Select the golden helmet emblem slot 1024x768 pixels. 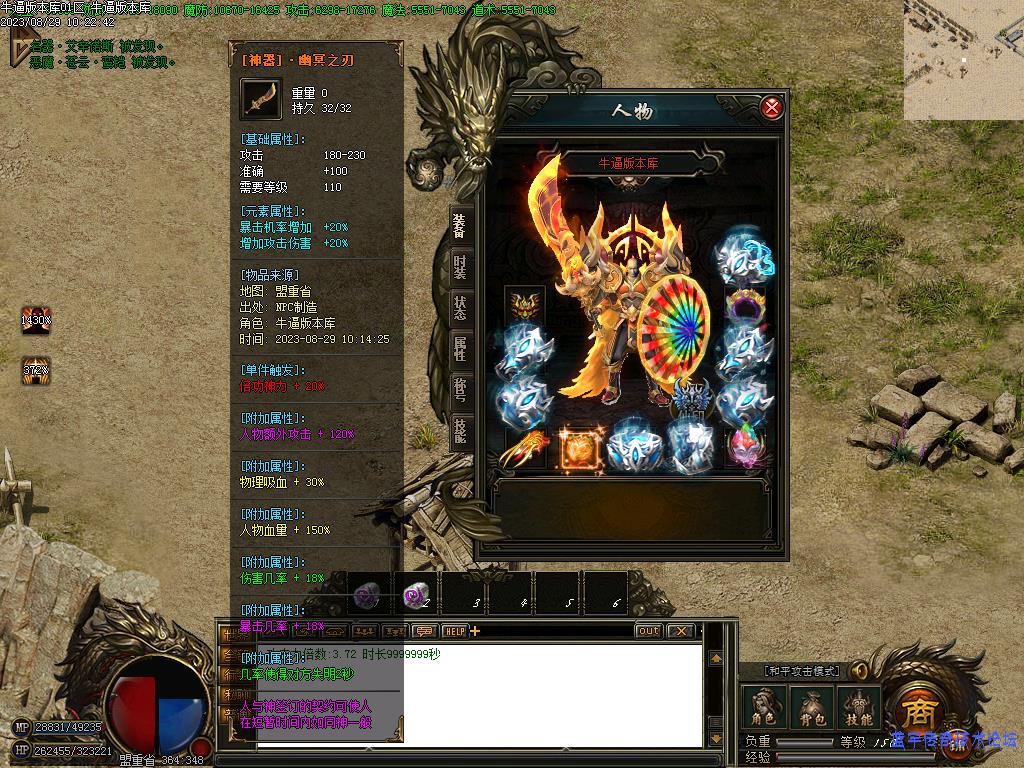coord(524,305)
